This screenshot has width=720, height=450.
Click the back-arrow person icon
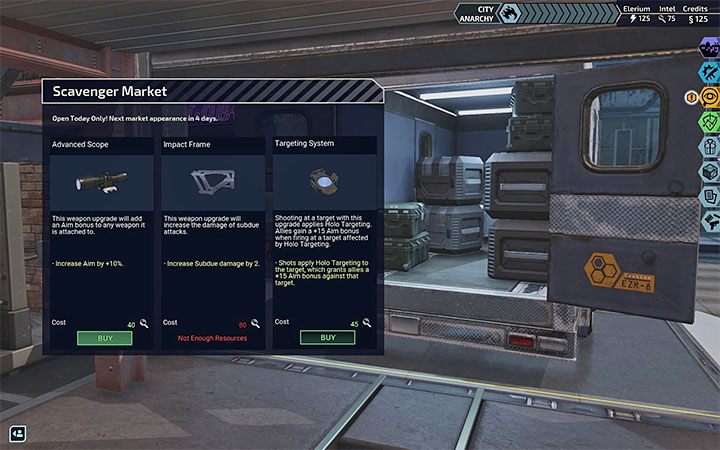pyautogui.click(x=18, y=433)
